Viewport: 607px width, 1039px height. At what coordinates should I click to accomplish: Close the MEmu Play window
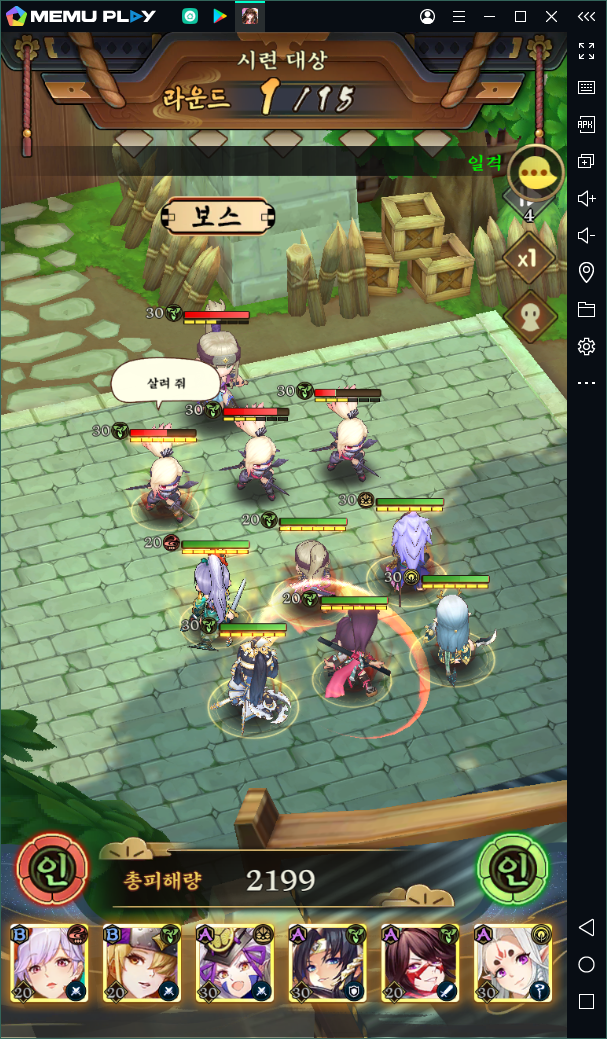tap(552, 17)
